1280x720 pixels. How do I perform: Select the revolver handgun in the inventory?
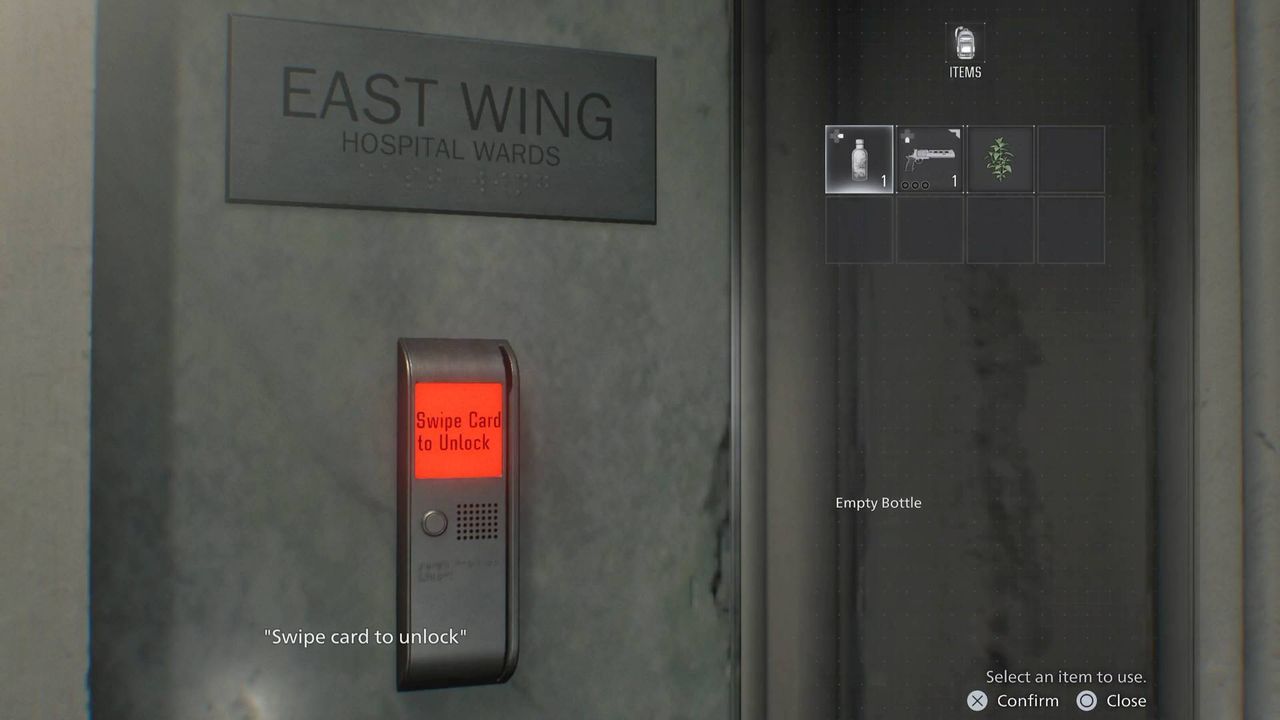929,159
